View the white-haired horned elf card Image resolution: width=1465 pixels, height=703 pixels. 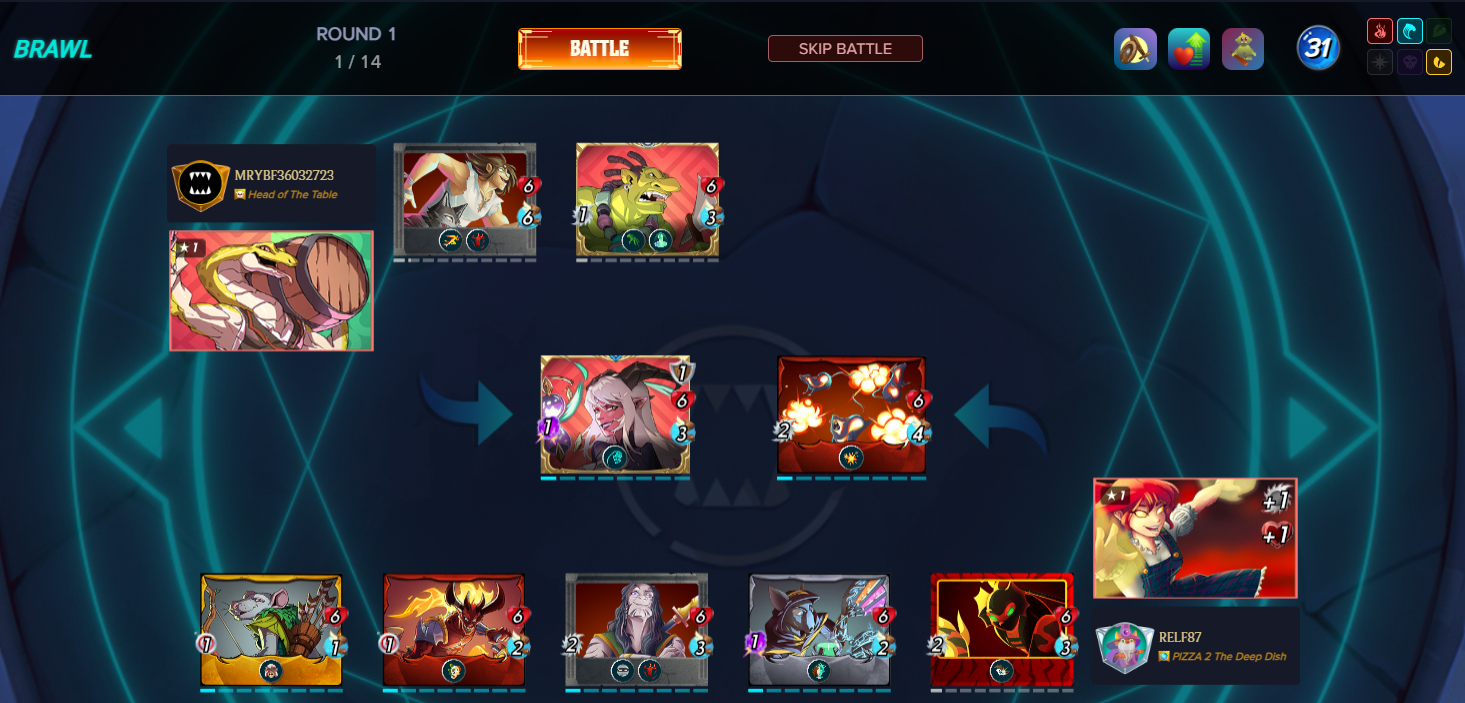[x=615, y=414]
